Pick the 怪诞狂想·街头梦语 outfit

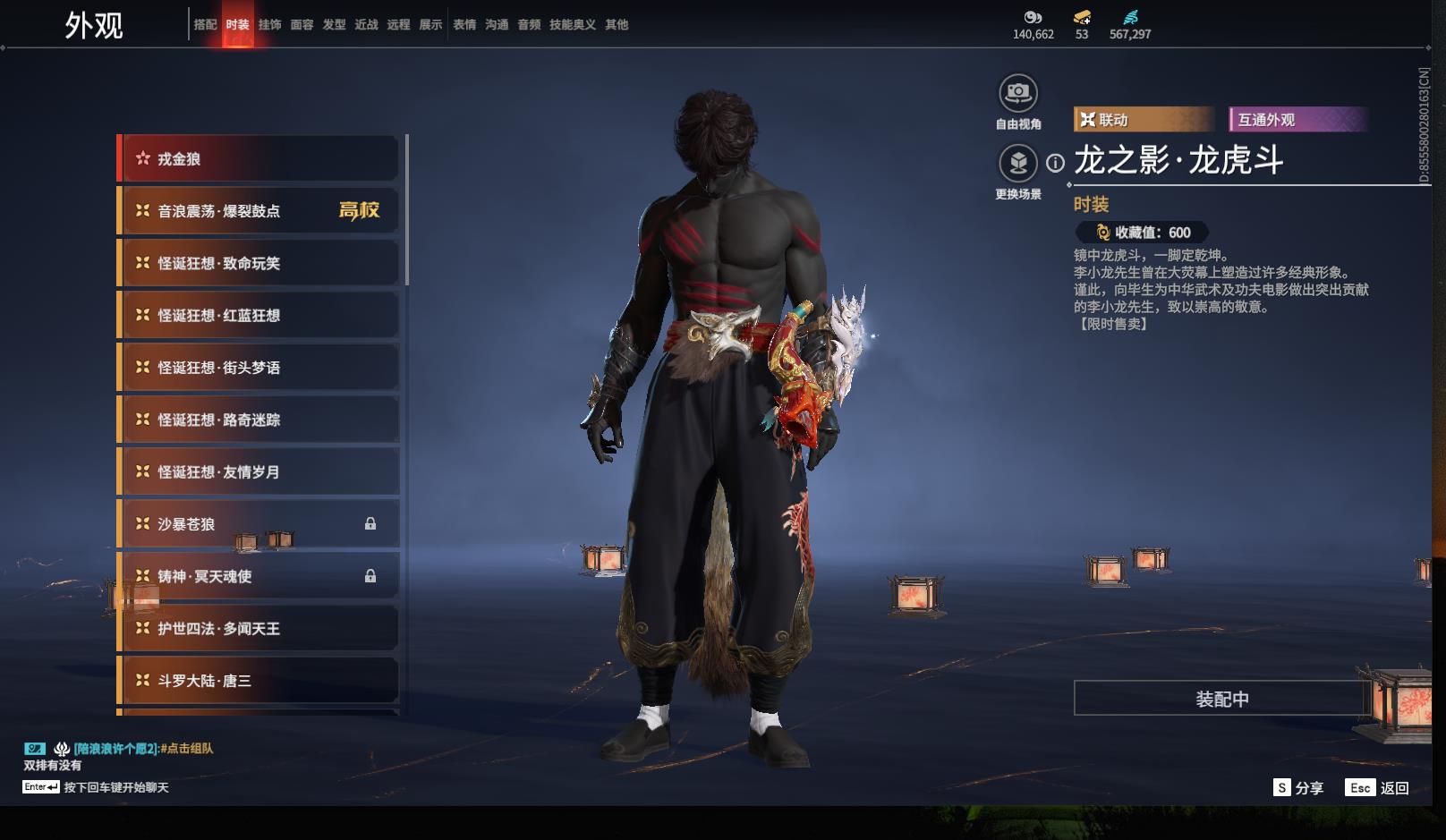(259, 368)
